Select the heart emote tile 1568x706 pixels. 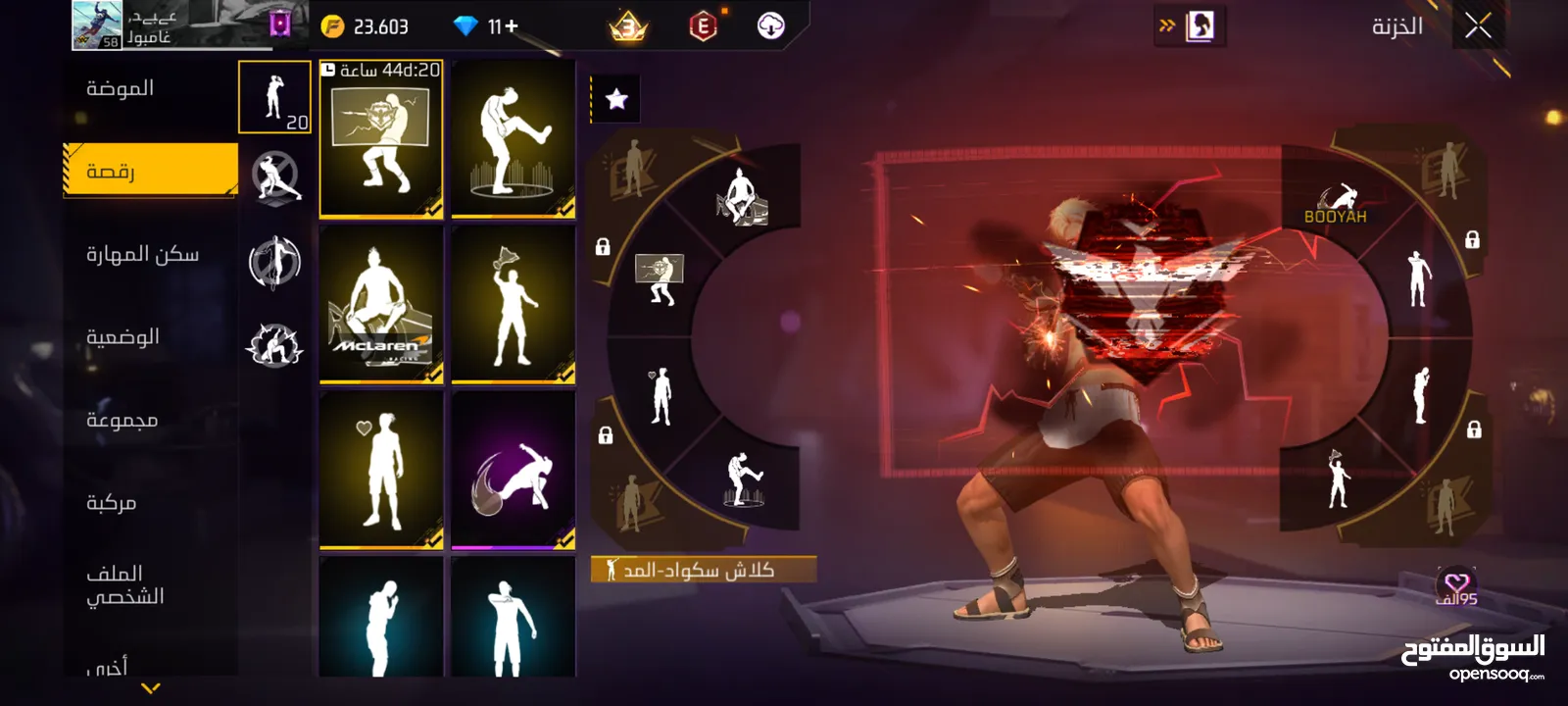381,471
